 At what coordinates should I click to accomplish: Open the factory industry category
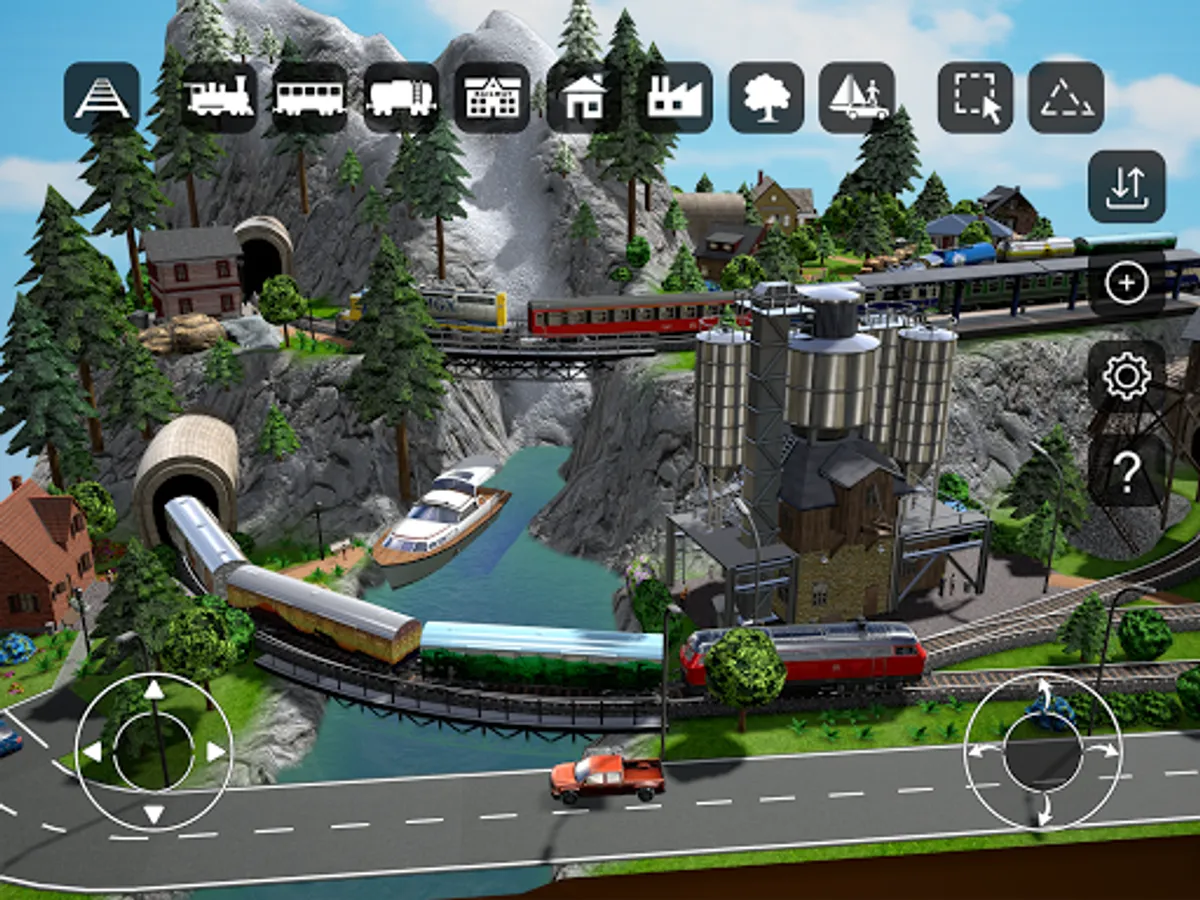(x=675, y=98)
